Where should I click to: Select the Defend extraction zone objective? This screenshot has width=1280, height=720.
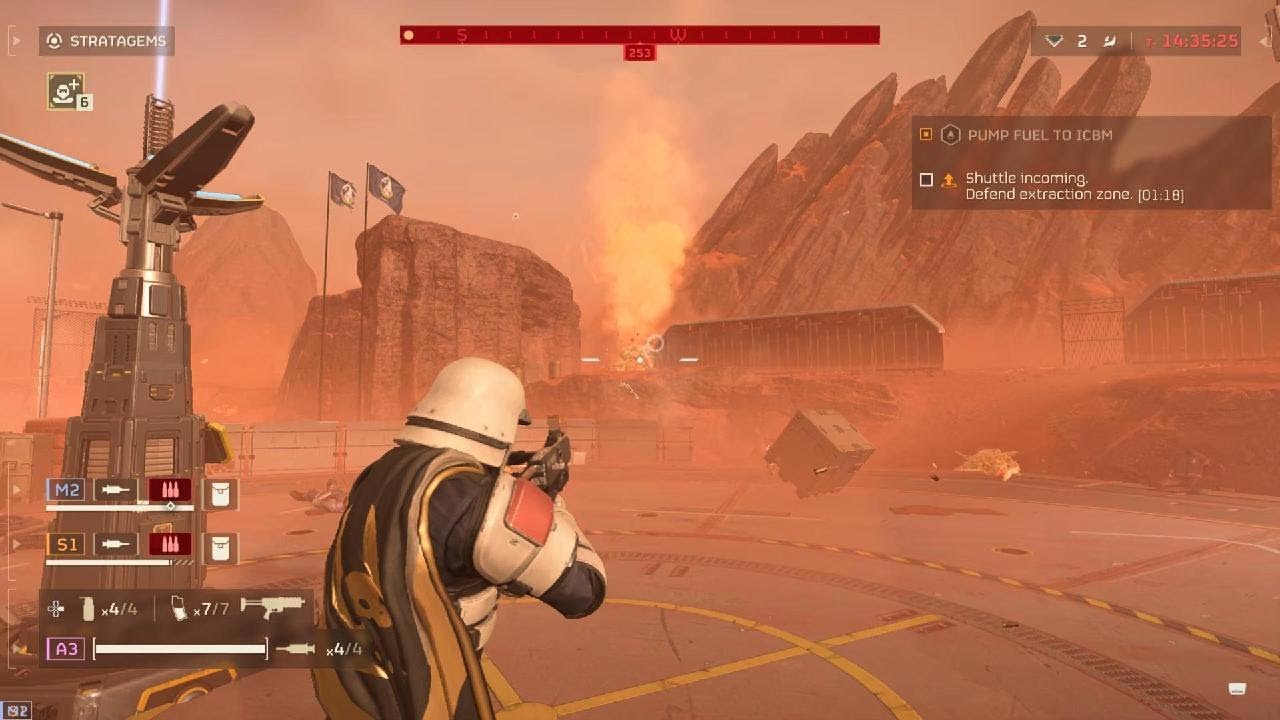1060,186
